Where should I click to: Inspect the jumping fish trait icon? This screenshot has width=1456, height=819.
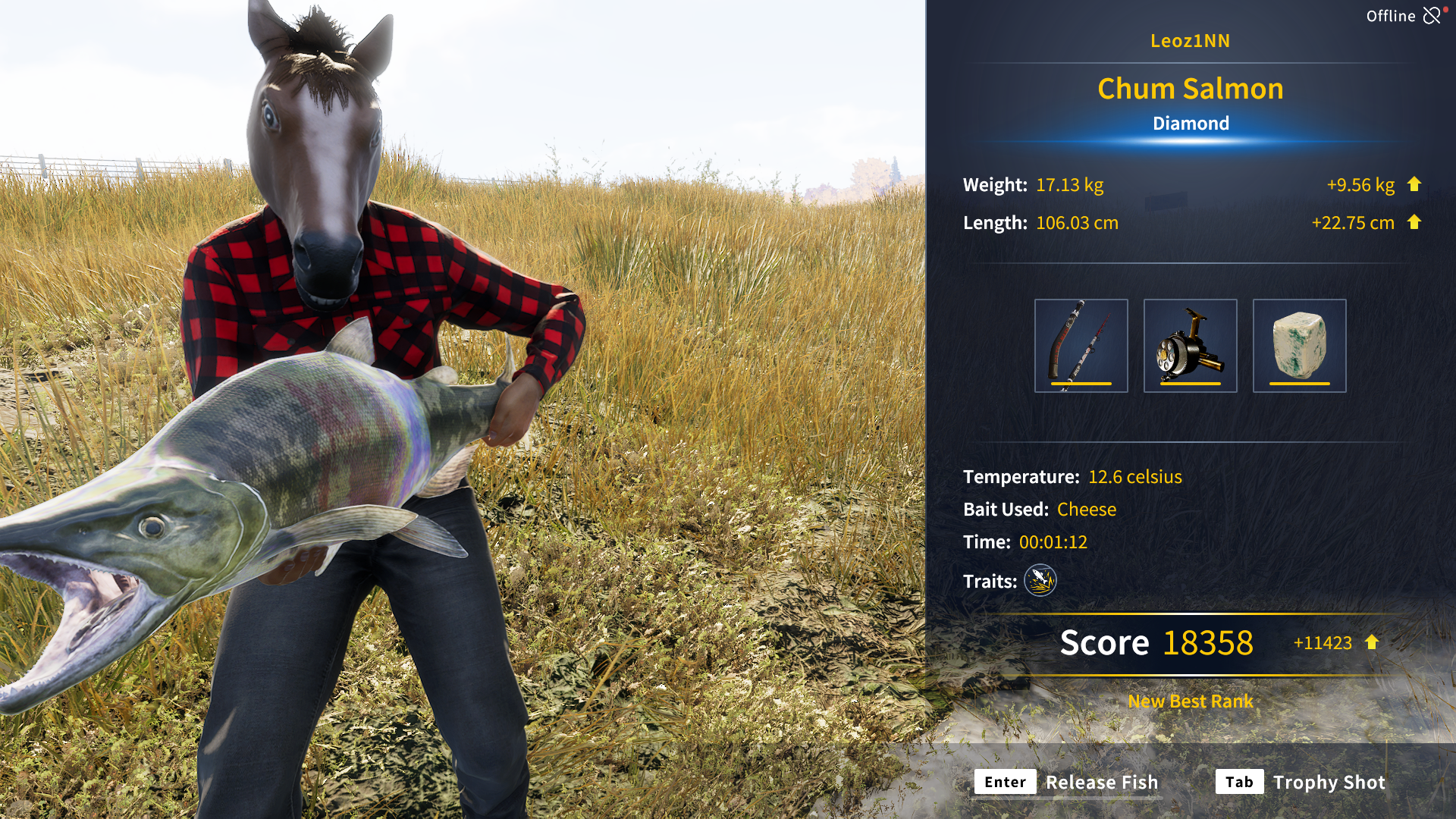tap(1039, 581)
